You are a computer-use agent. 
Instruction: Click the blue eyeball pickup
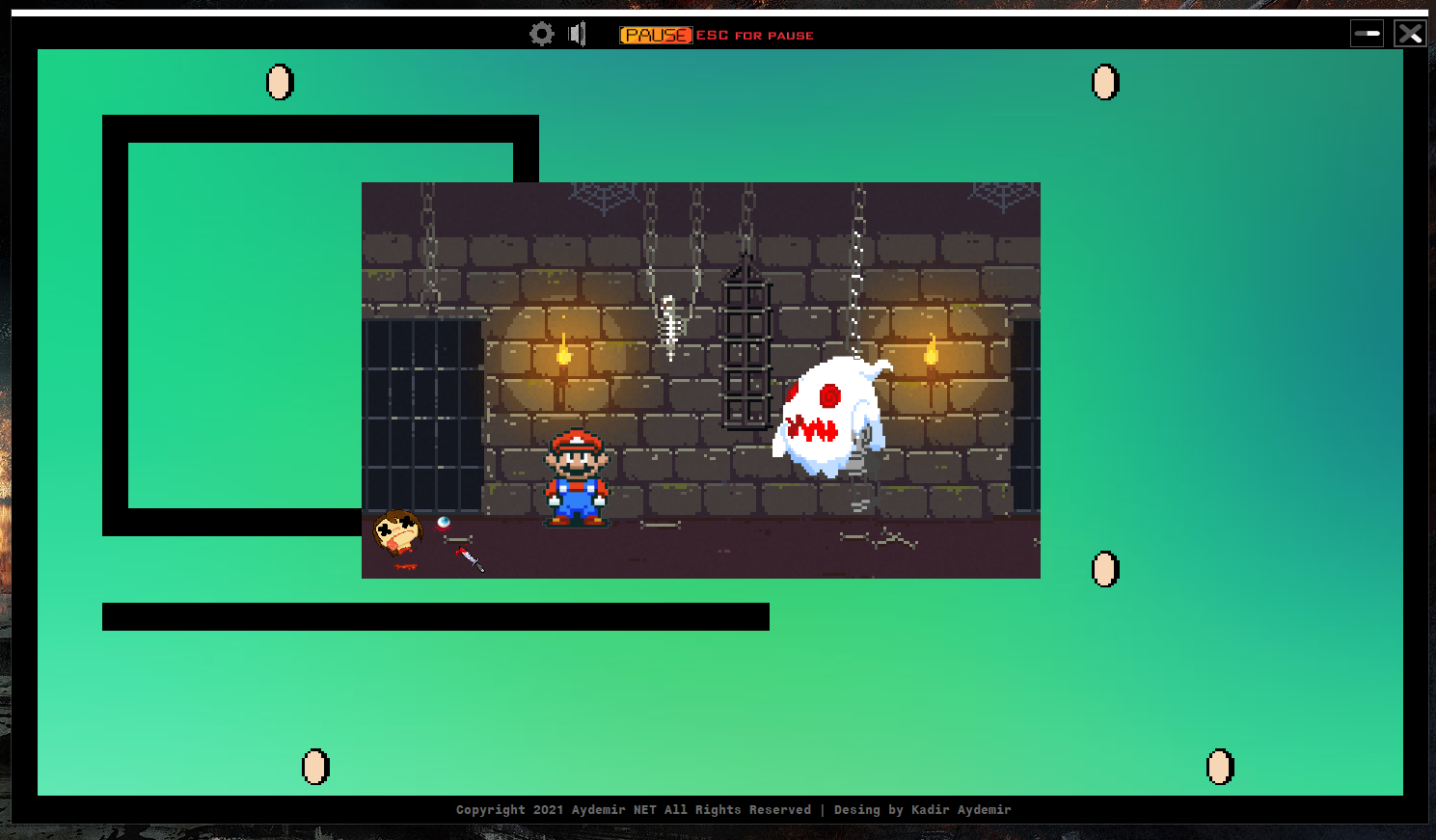443,524
